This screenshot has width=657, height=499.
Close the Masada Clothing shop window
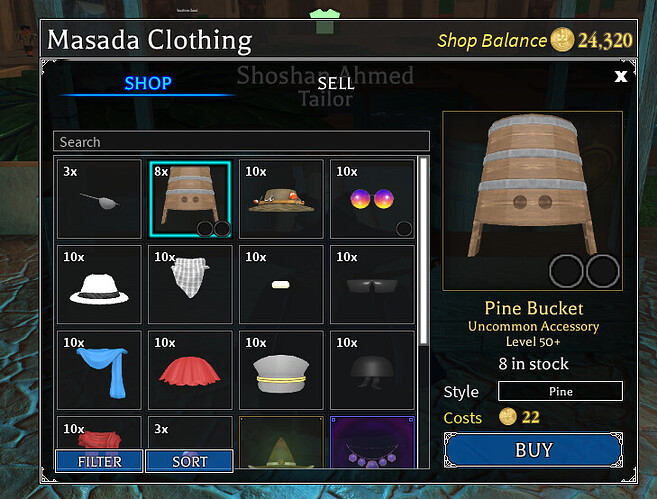coord(621,76)
